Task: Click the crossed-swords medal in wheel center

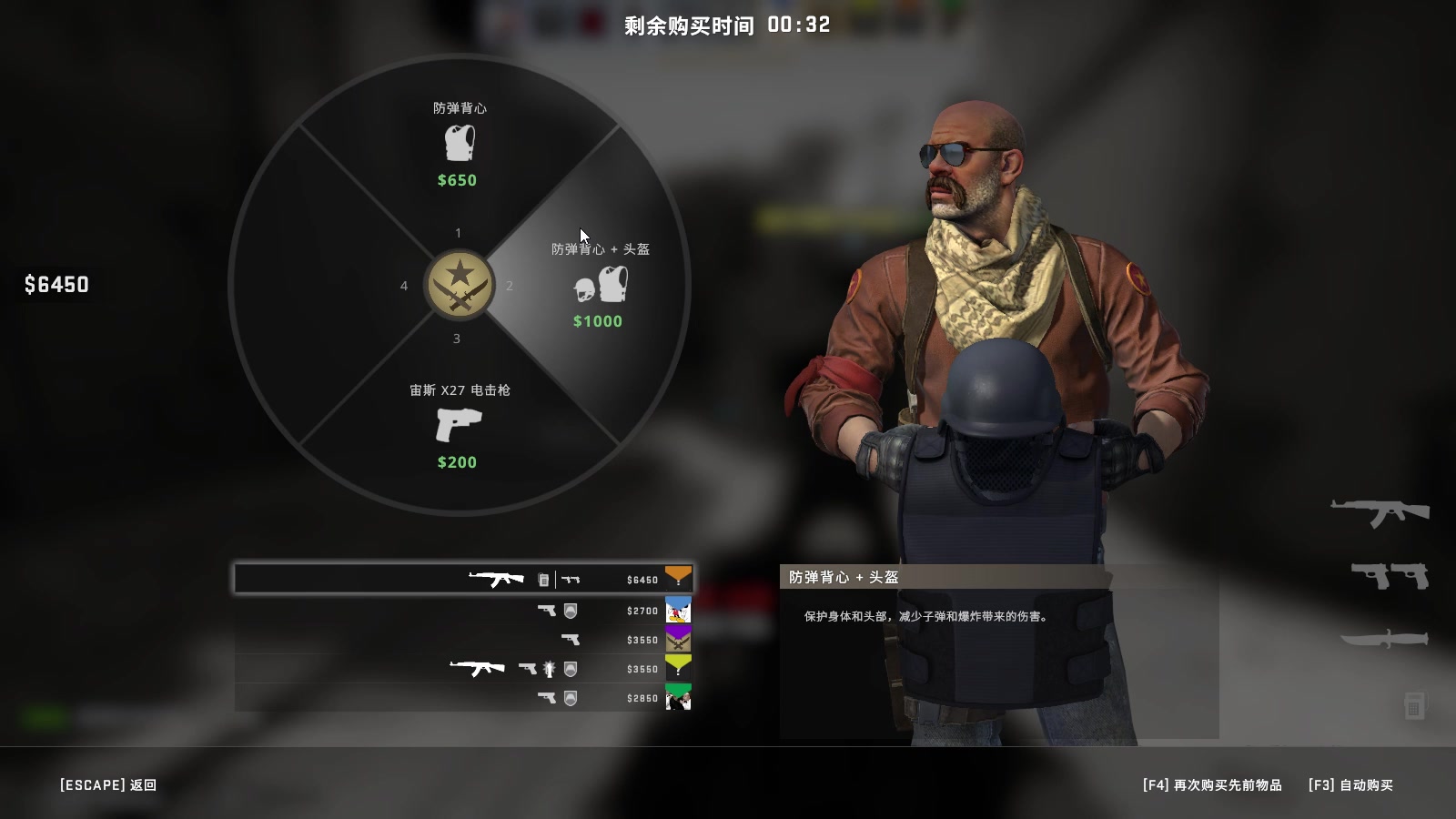Action: tap(458, 285)
